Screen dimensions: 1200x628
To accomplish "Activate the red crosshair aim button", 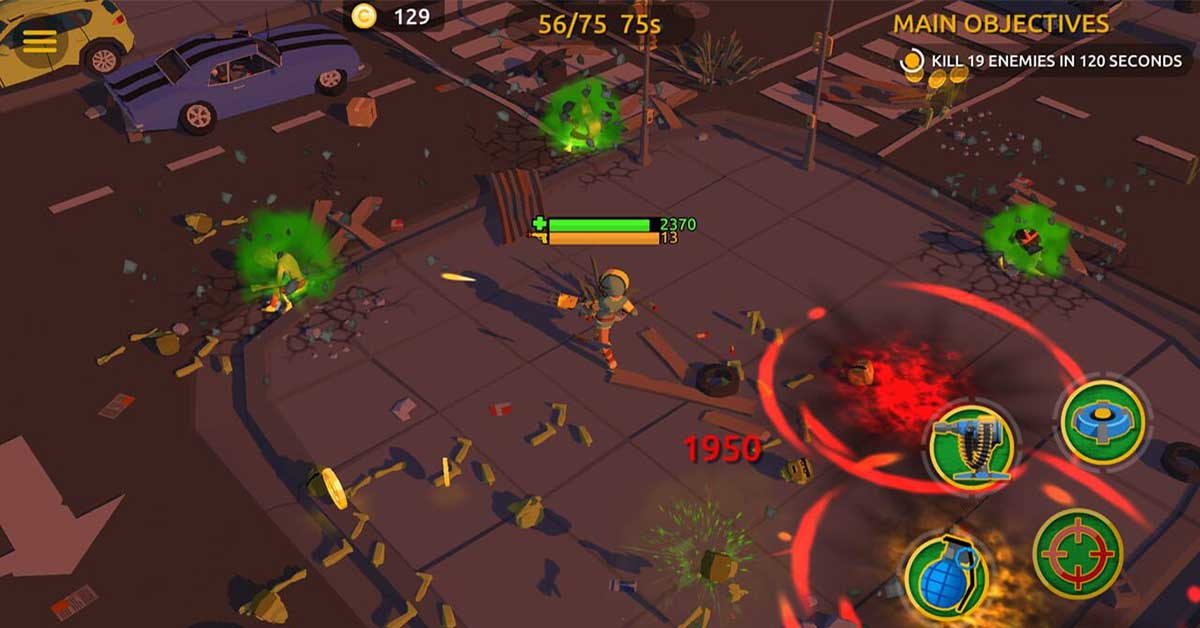I will pyautogui.click(x=1077, y=553).
